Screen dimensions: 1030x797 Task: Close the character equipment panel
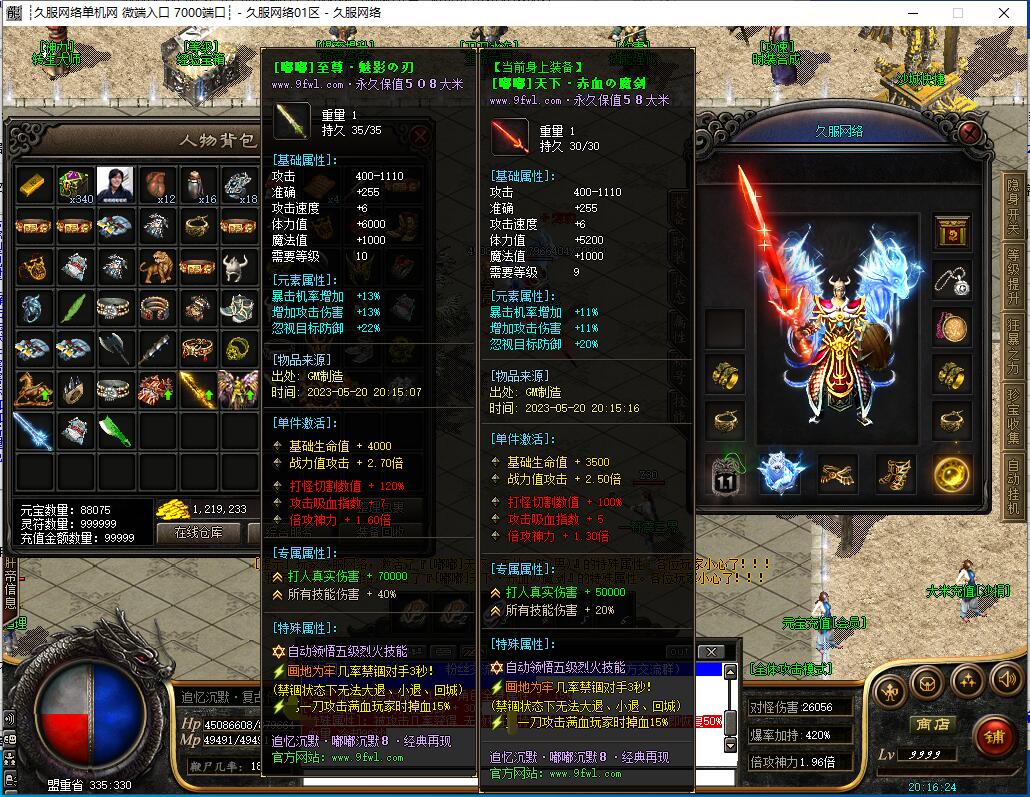pos(969,133)
